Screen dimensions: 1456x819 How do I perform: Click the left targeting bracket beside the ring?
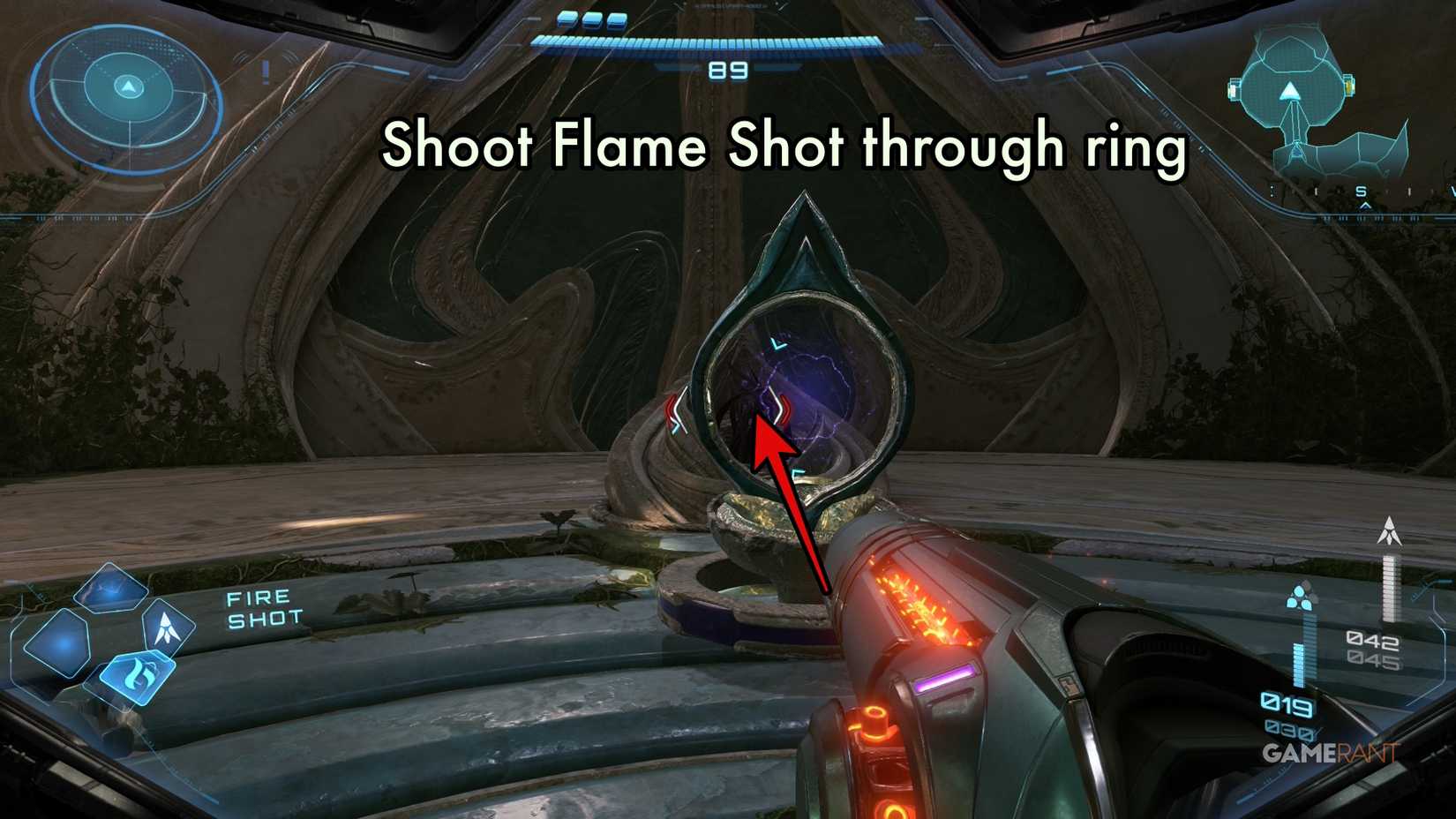coord(678,409)
